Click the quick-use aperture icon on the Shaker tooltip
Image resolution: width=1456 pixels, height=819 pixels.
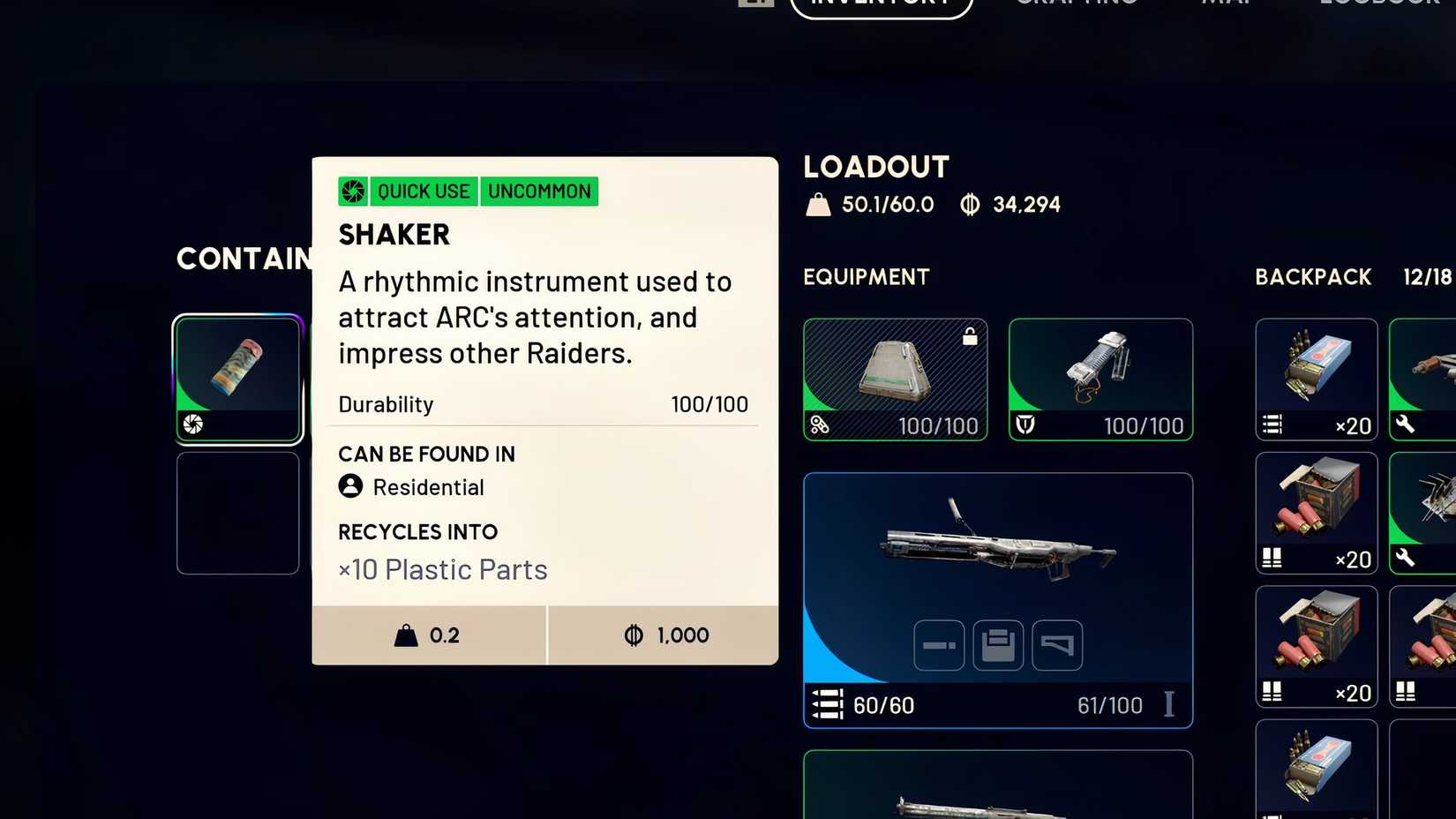click(352, 191)
